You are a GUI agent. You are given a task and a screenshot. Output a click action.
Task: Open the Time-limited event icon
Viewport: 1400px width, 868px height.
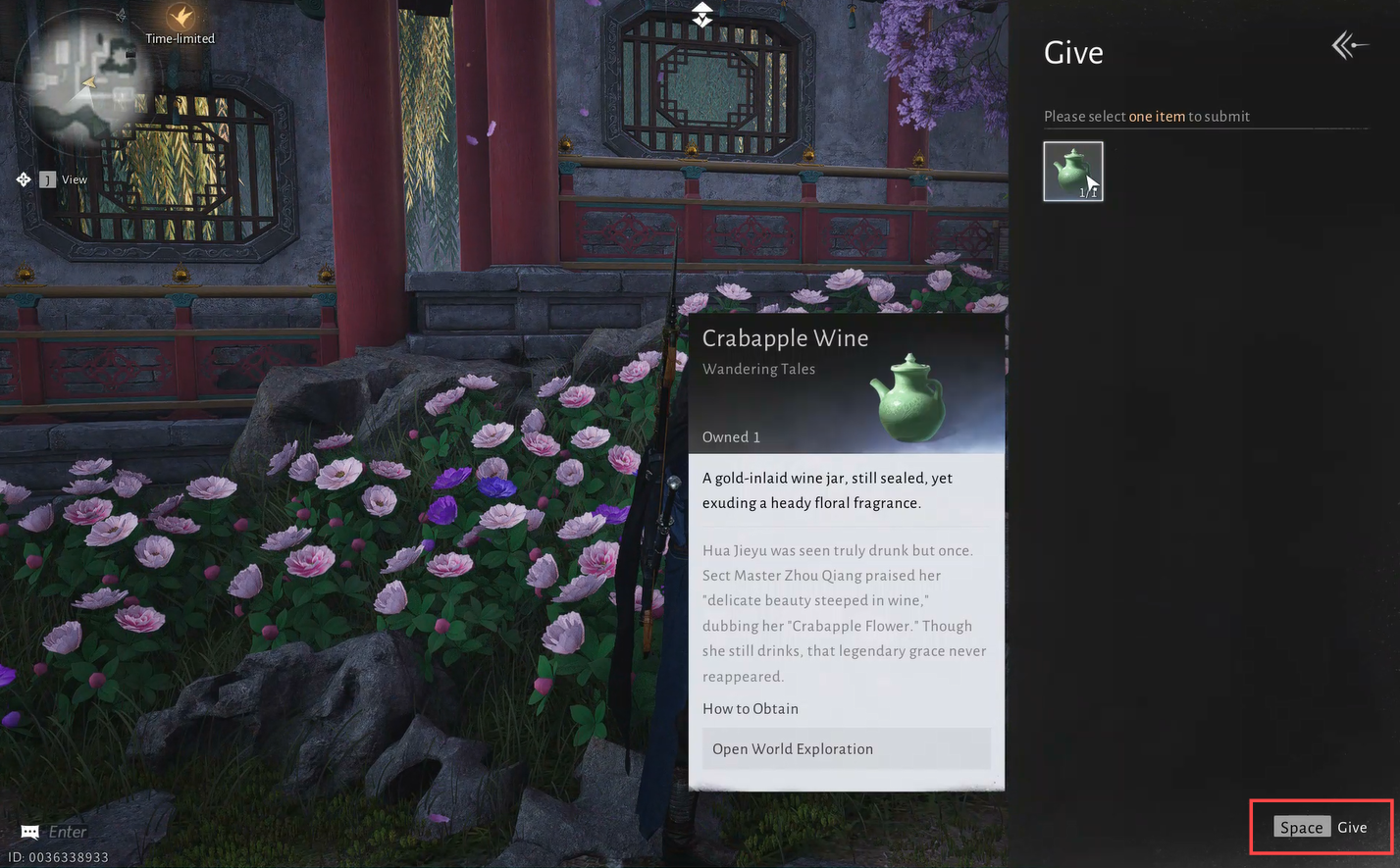[181, 18]
